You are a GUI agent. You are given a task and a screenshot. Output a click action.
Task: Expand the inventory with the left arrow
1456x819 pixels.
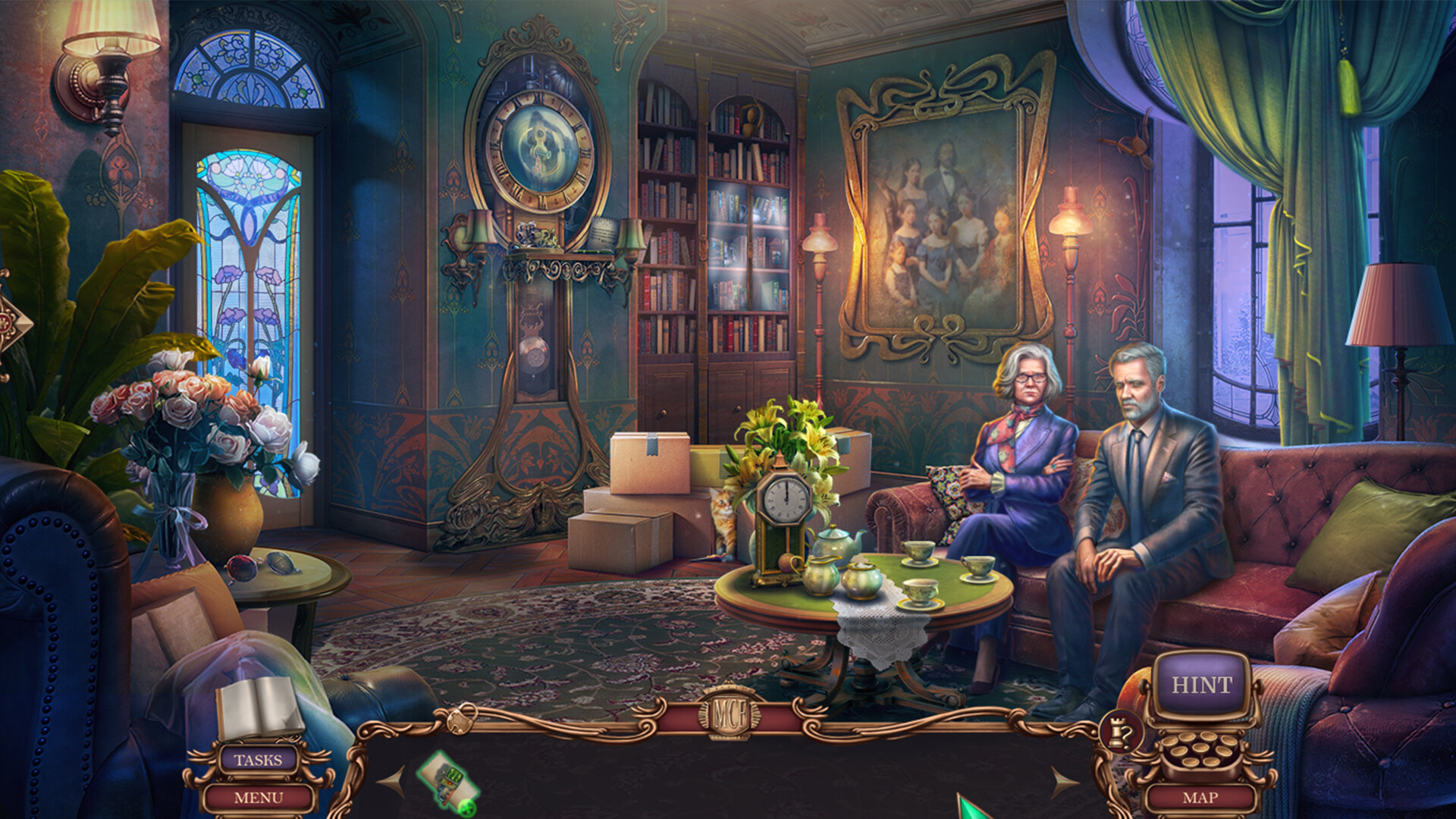pos(393,781)
